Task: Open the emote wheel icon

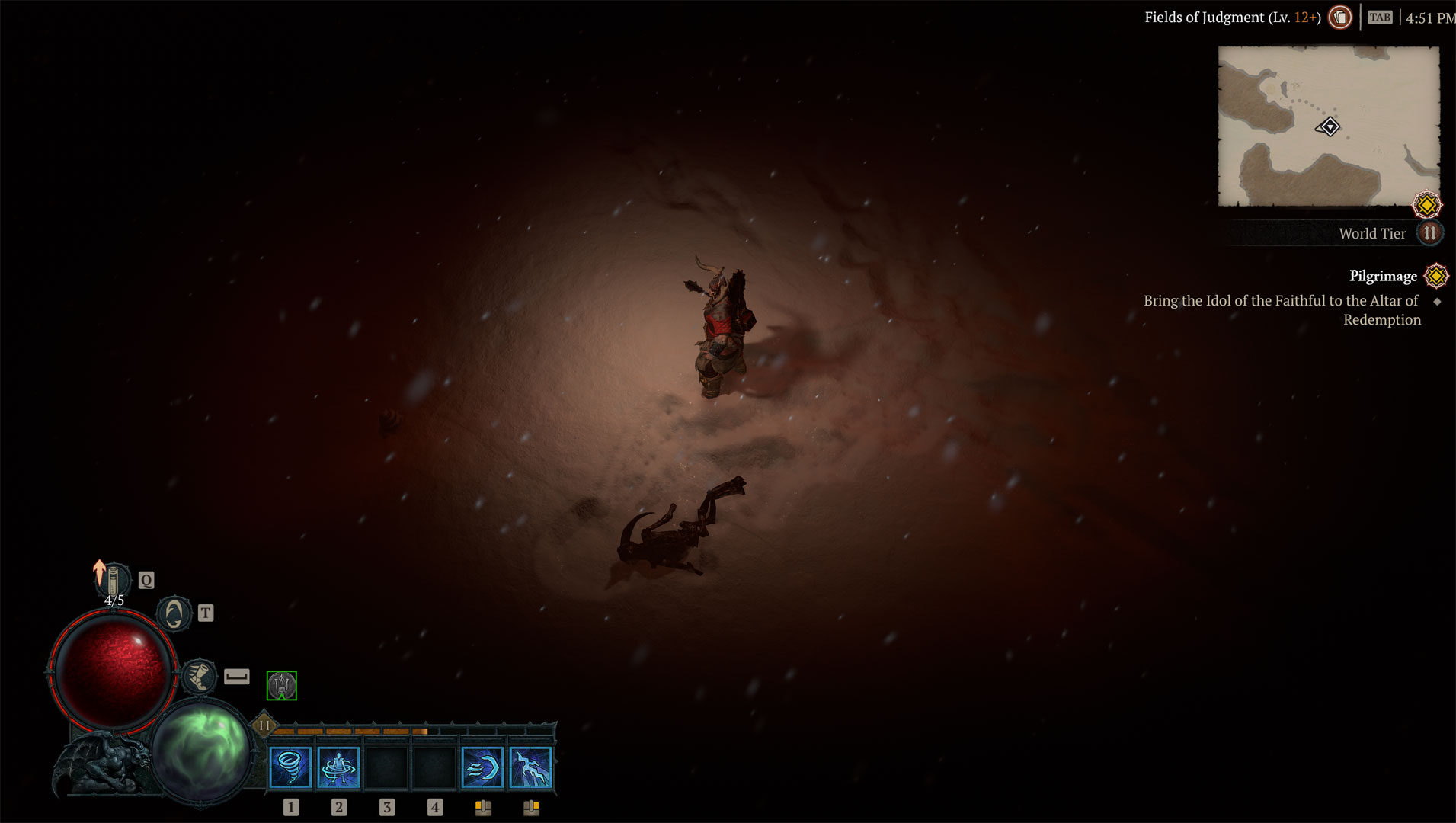Action: pyautogui.click(x=174, y=613)
